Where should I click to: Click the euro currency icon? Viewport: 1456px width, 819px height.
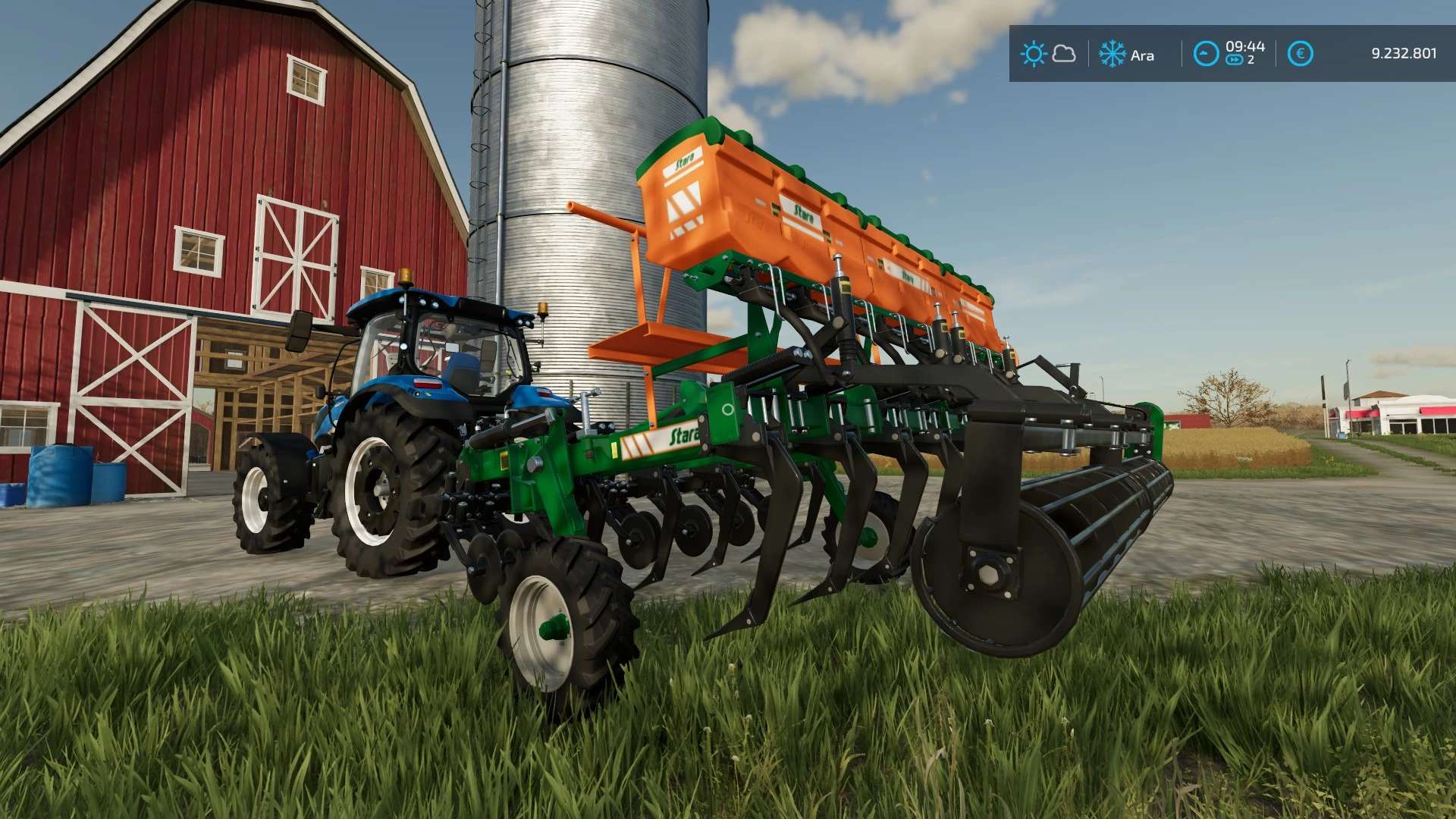pyautogui.click(x=1300, y=54)
